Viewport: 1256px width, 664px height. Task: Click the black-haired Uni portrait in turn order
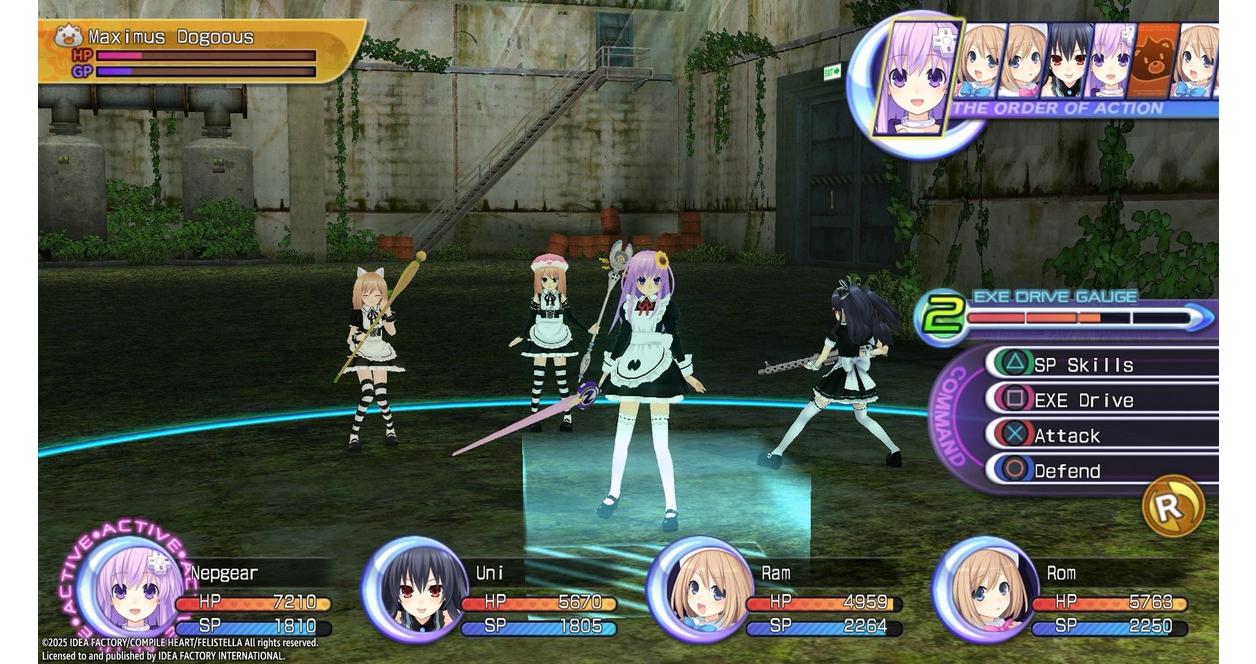pyautogui.click(x=1066, y=62)
